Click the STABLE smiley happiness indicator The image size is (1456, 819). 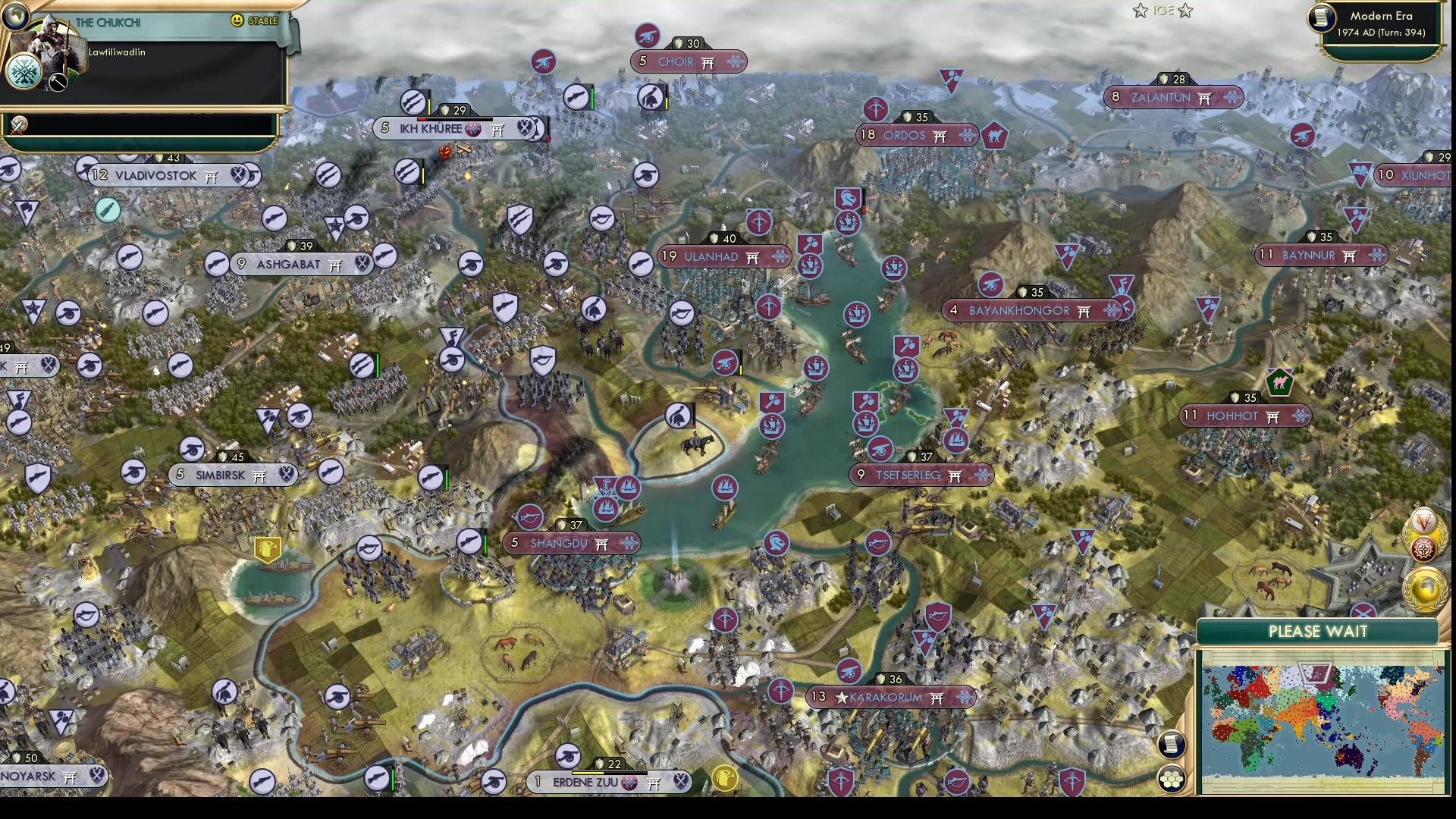pyautogui.click(x=236, y=21)
